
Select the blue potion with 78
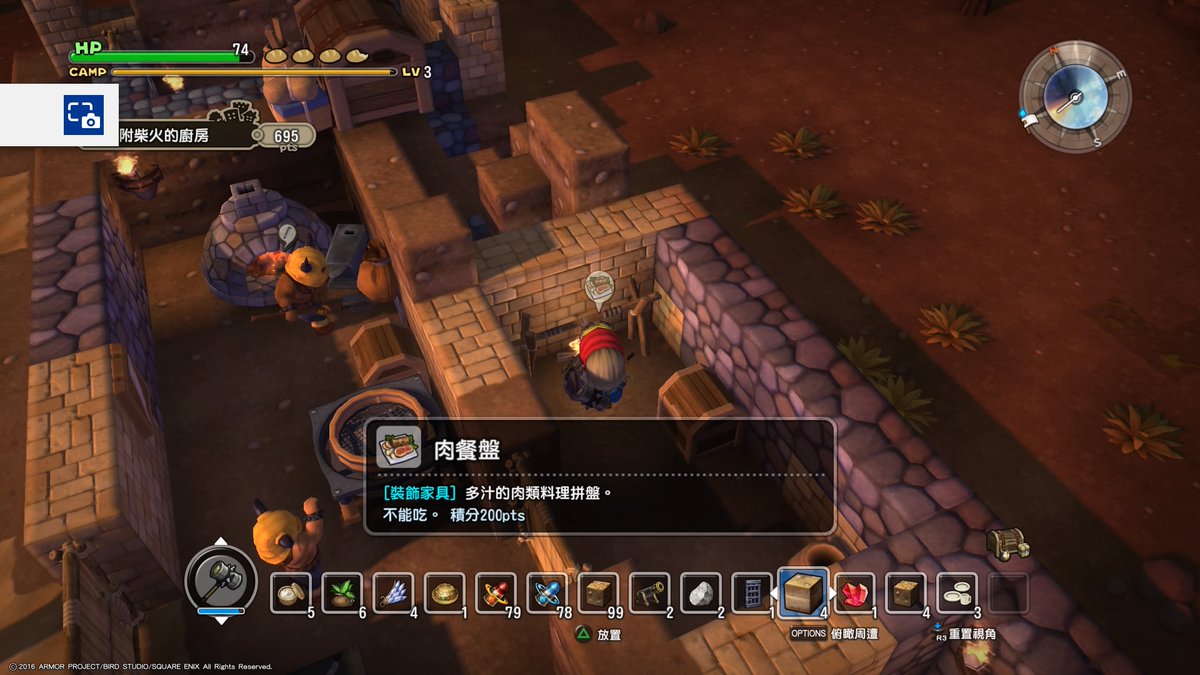[x=547, y=592]
